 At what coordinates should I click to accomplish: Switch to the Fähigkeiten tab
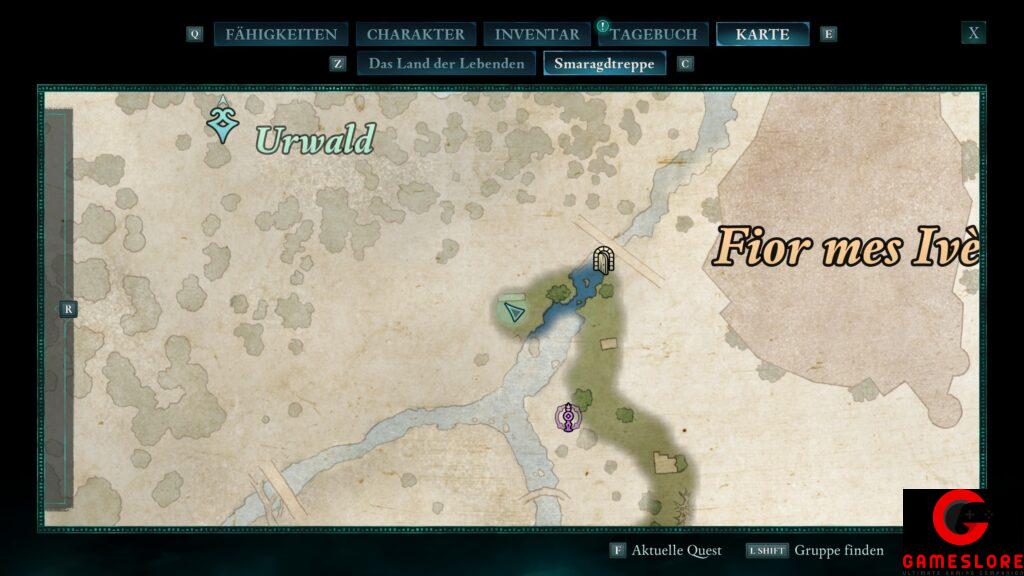coord(281,34)
